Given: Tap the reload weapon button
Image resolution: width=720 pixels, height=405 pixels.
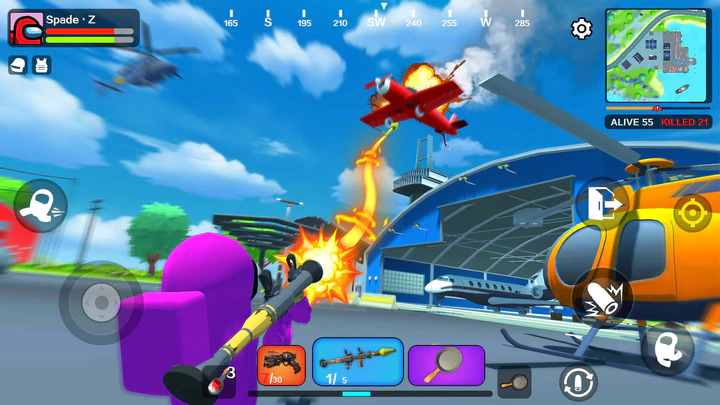Looking at the screenshot, I should click(x=578, y=383).
